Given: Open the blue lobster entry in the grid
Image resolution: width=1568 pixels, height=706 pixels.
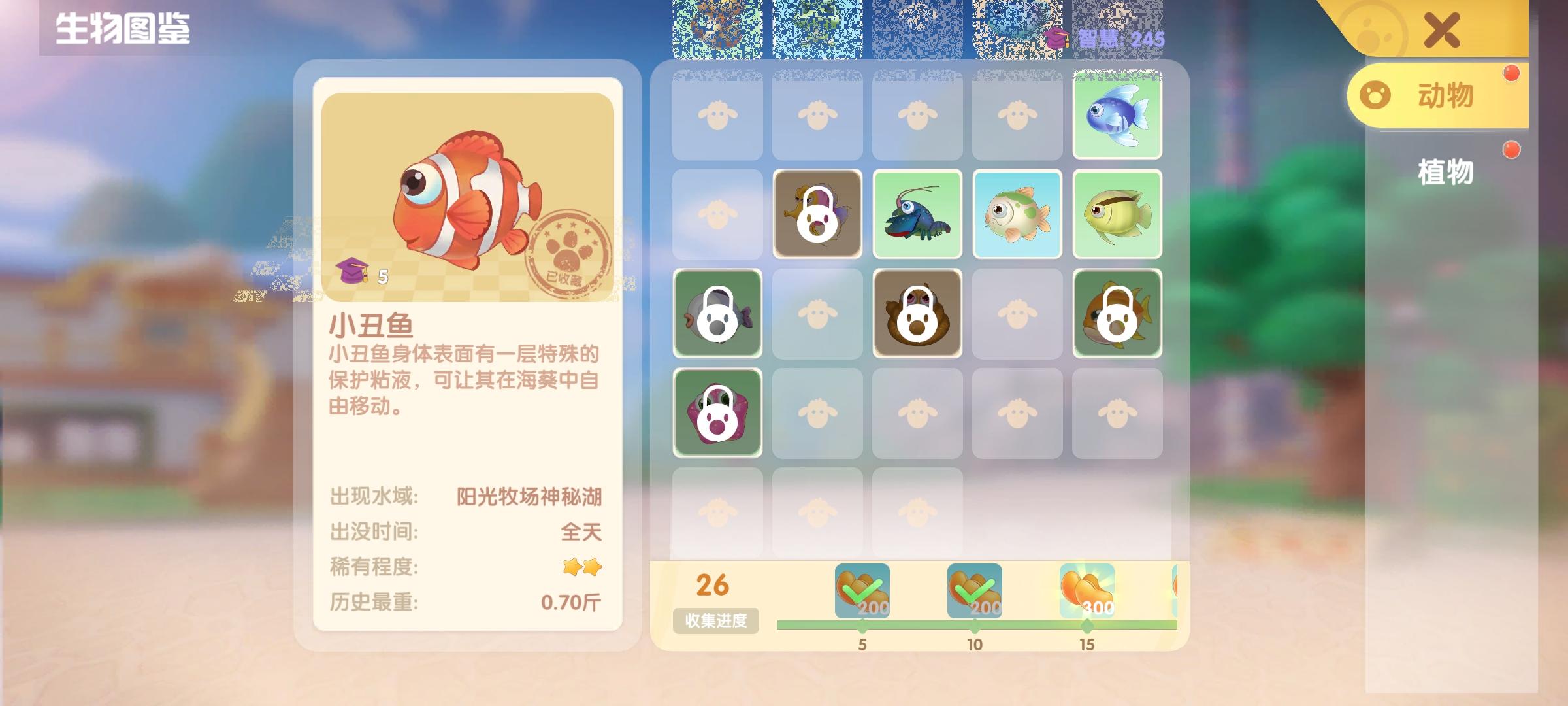Looking at the screenshot, I should (x=918, y=216).
